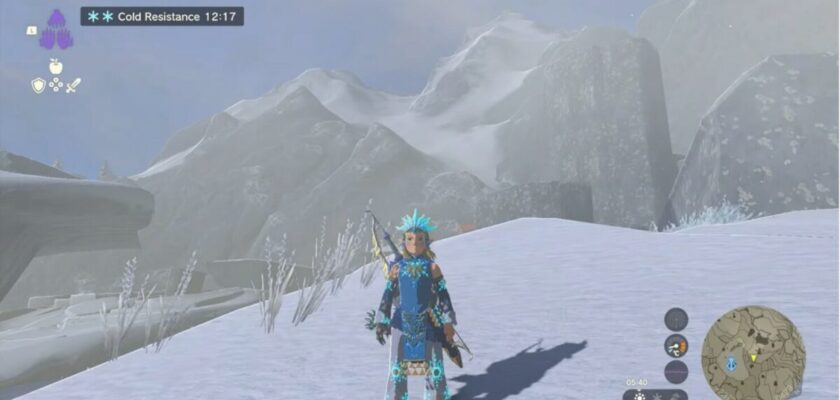Viewport: 840px width, 400px height.
Task: Open the sword weapon quick-select icon
Action: [x=73, y=86]
